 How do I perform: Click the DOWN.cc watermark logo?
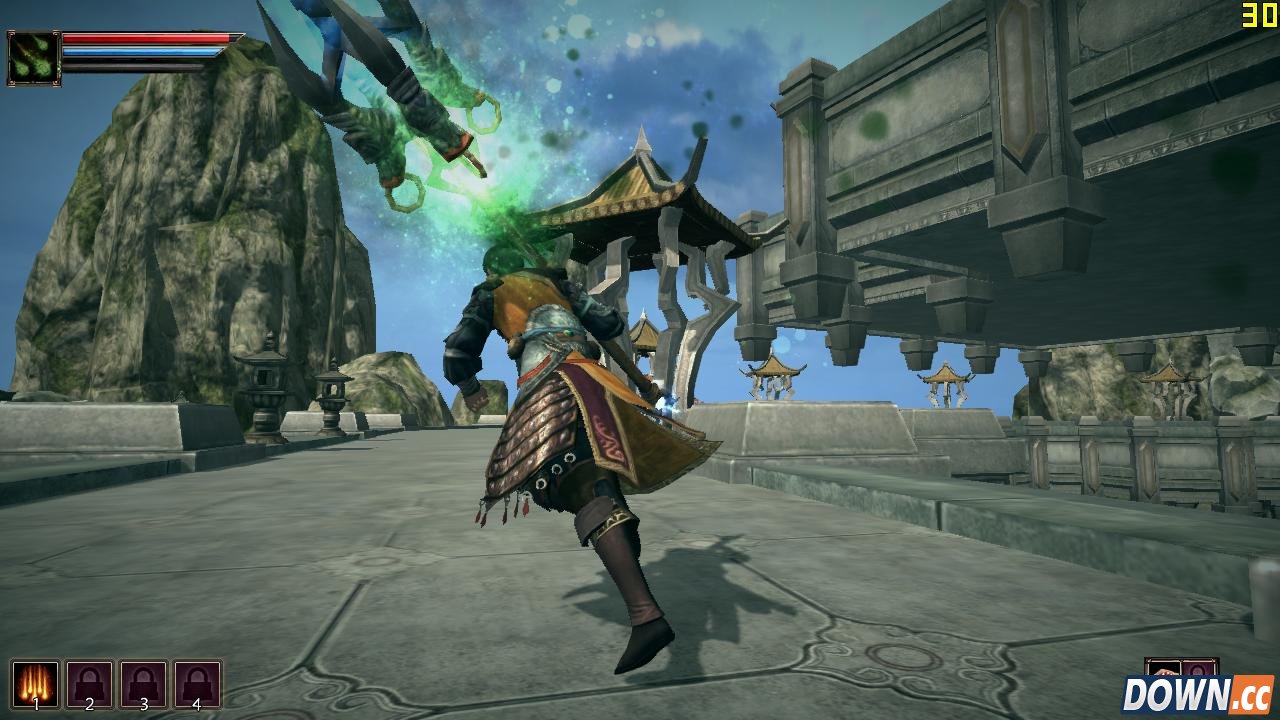1196,695
